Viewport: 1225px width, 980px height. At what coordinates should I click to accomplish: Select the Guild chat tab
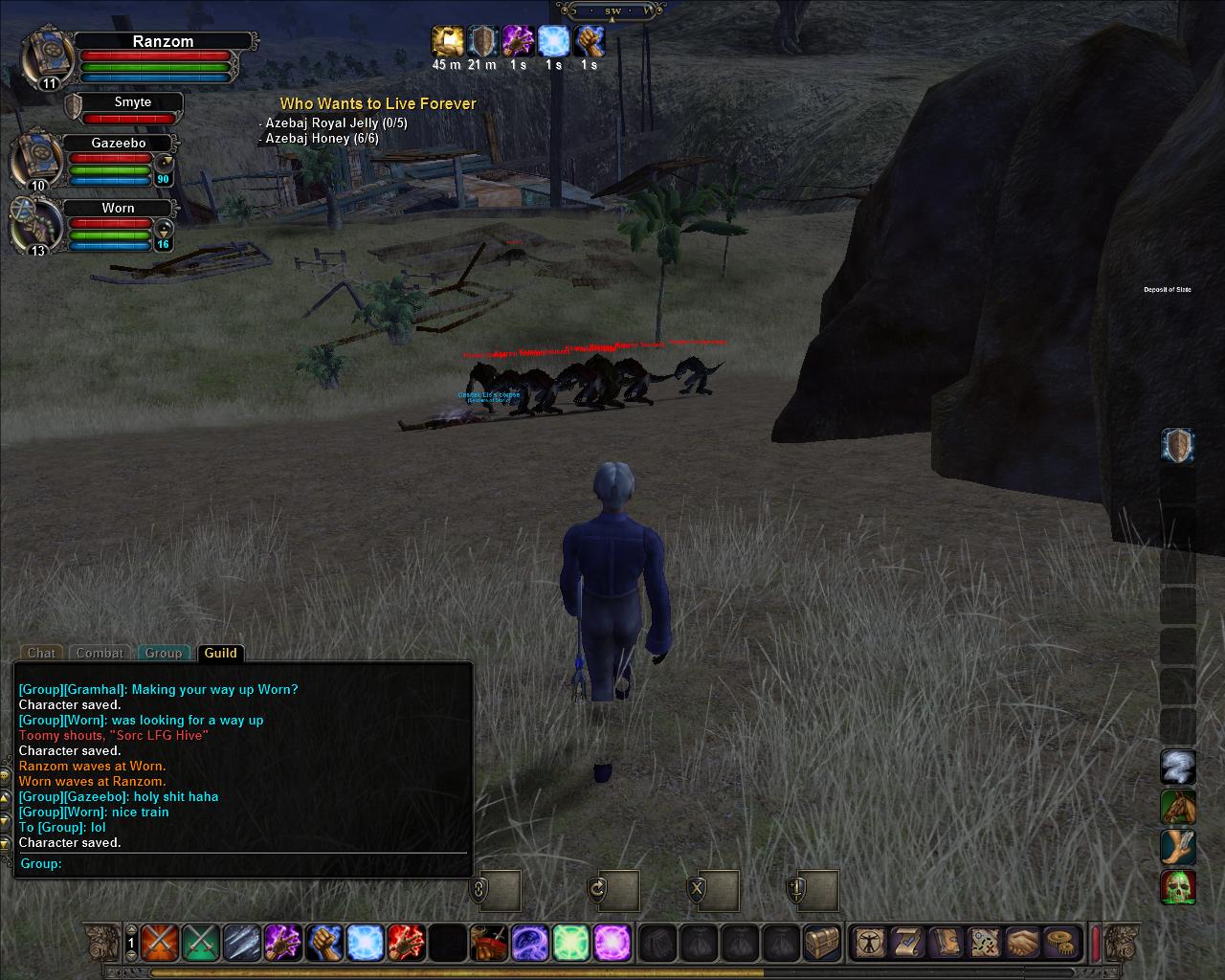point(220,653)
